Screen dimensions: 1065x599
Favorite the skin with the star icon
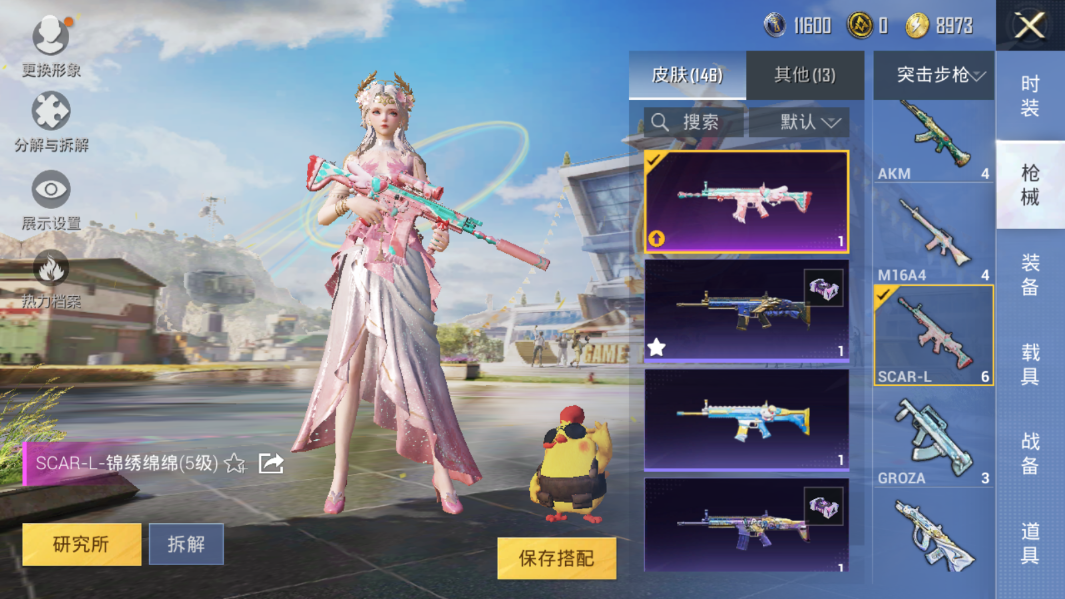point(235,463)
